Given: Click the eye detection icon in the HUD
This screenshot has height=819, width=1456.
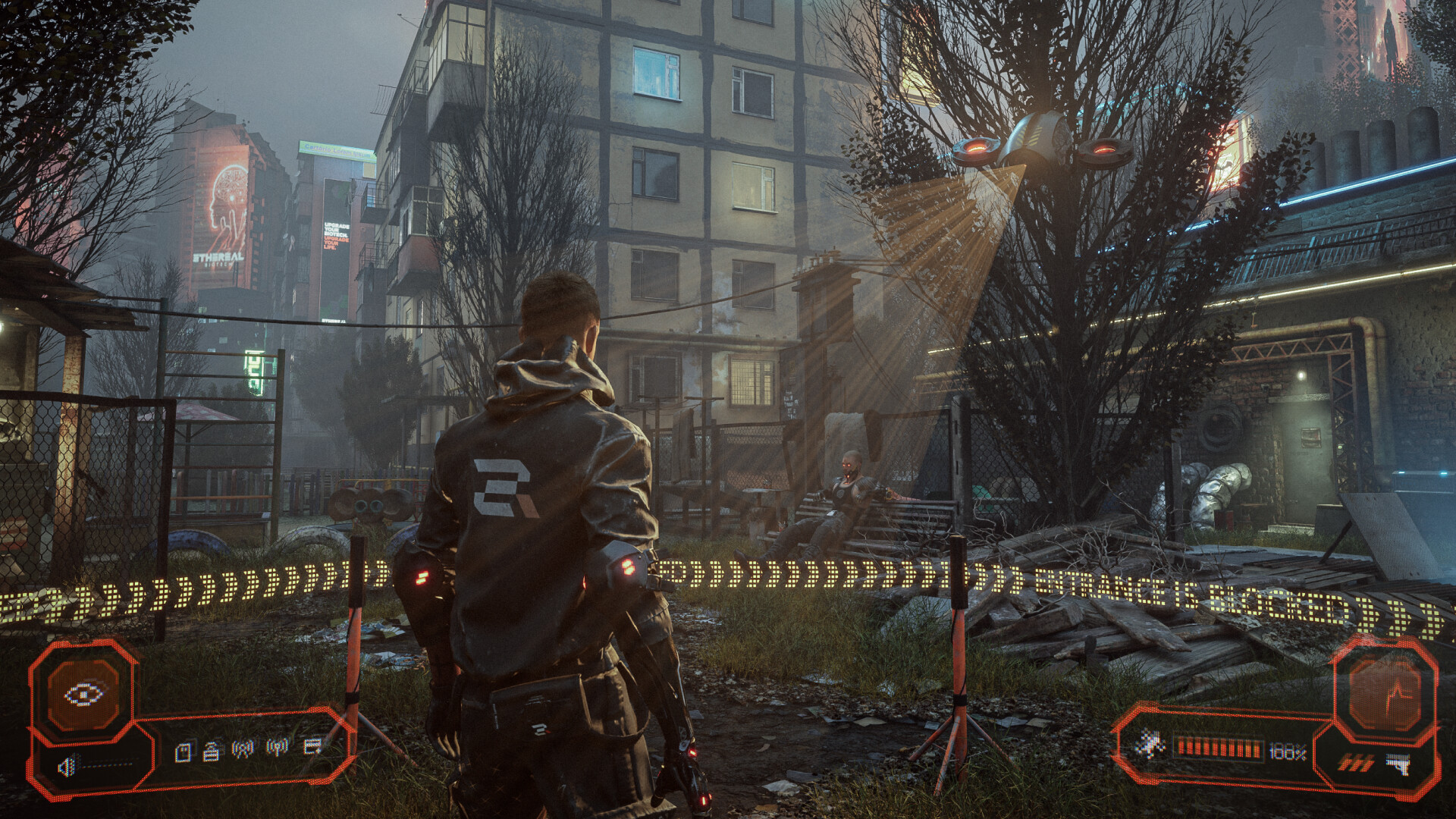Looking at the screenshot, I should pyautogui.click(x=85, y=693).
